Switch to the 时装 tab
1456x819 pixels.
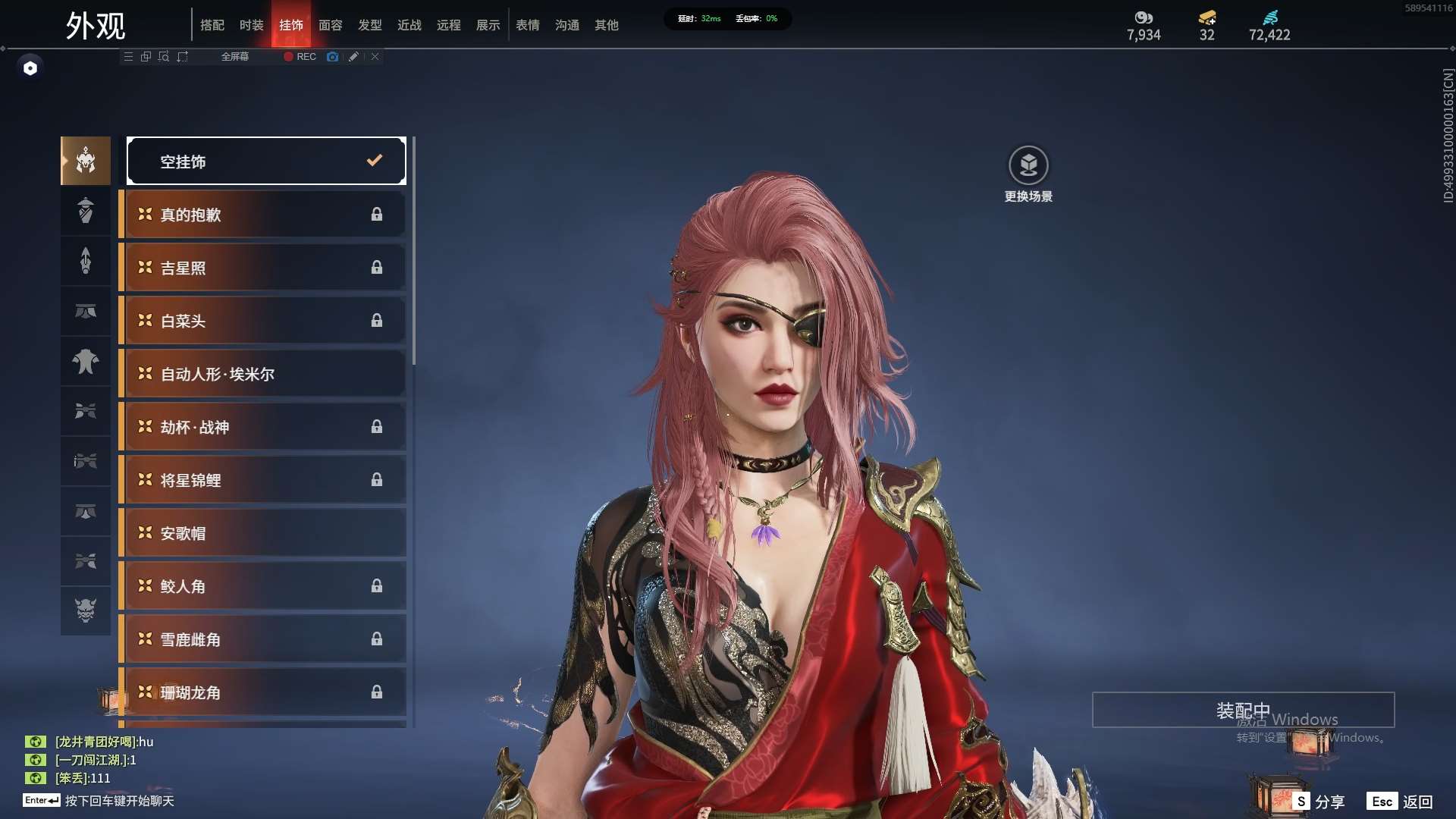[x=251, y=25]
